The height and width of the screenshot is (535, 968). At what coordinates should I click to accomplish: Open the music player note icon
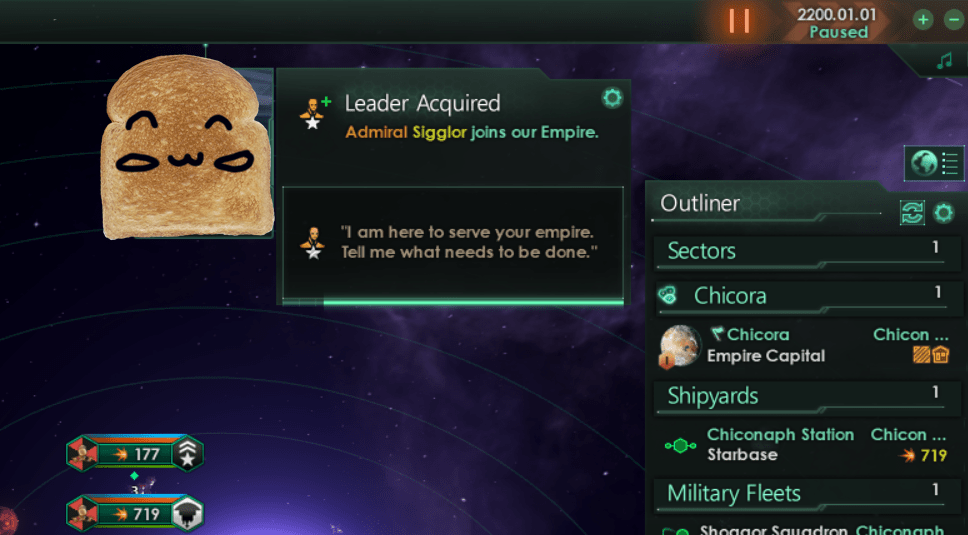pyautogui.click(x=944, y=62)
